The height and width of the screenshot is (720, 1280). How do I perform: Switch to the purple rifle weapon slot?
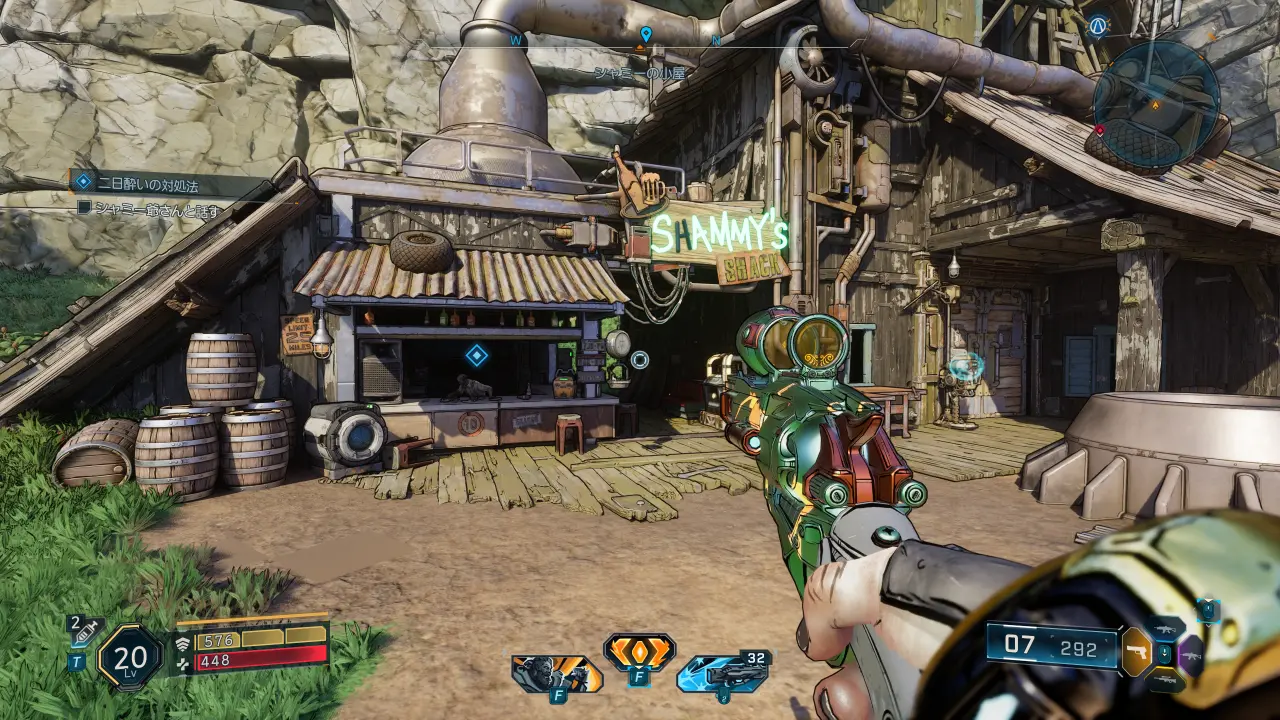1190,655
